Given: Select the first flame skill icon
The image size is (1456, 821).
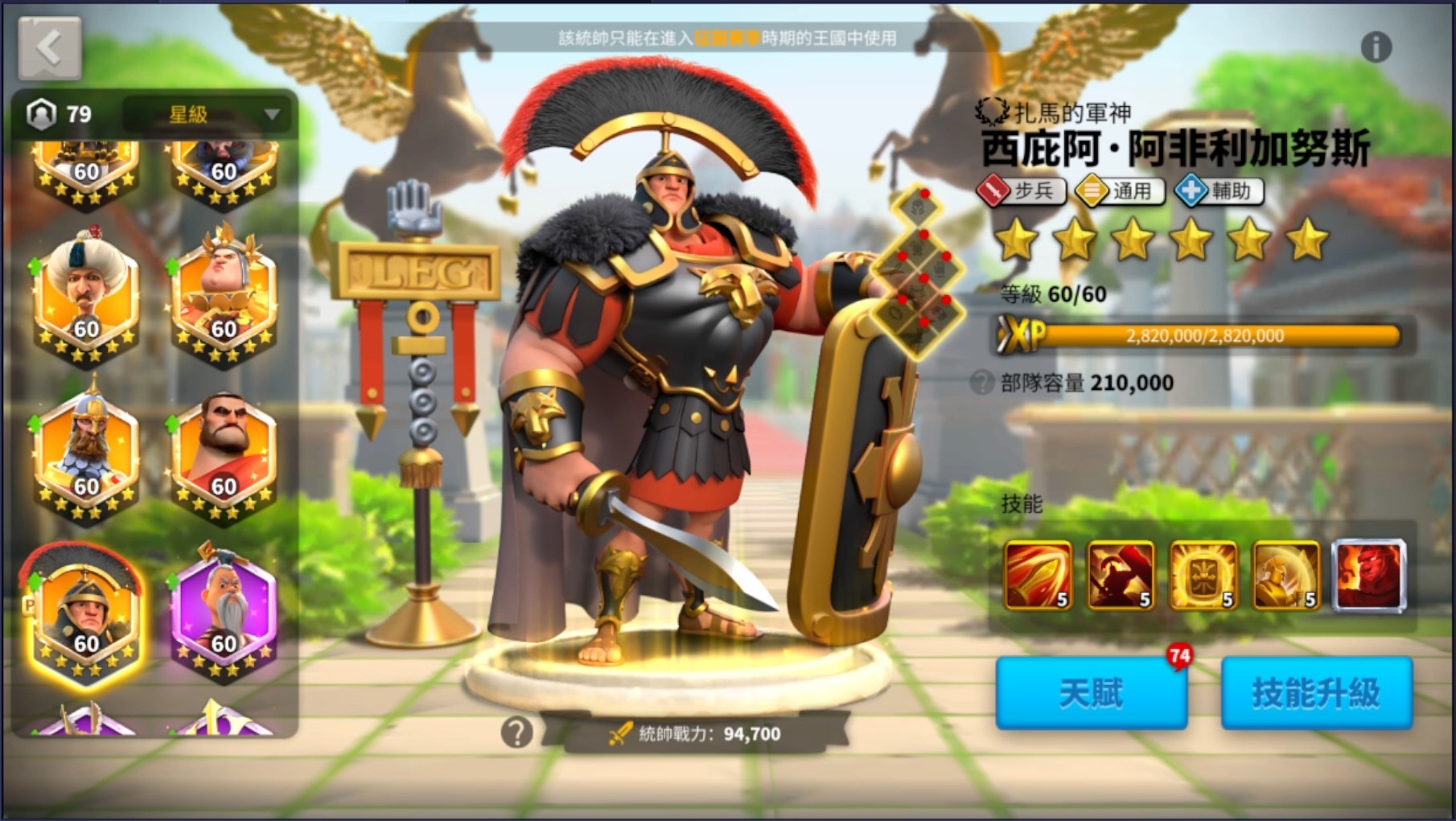Looking at the screenshot, I should (x=1037, y=576).
